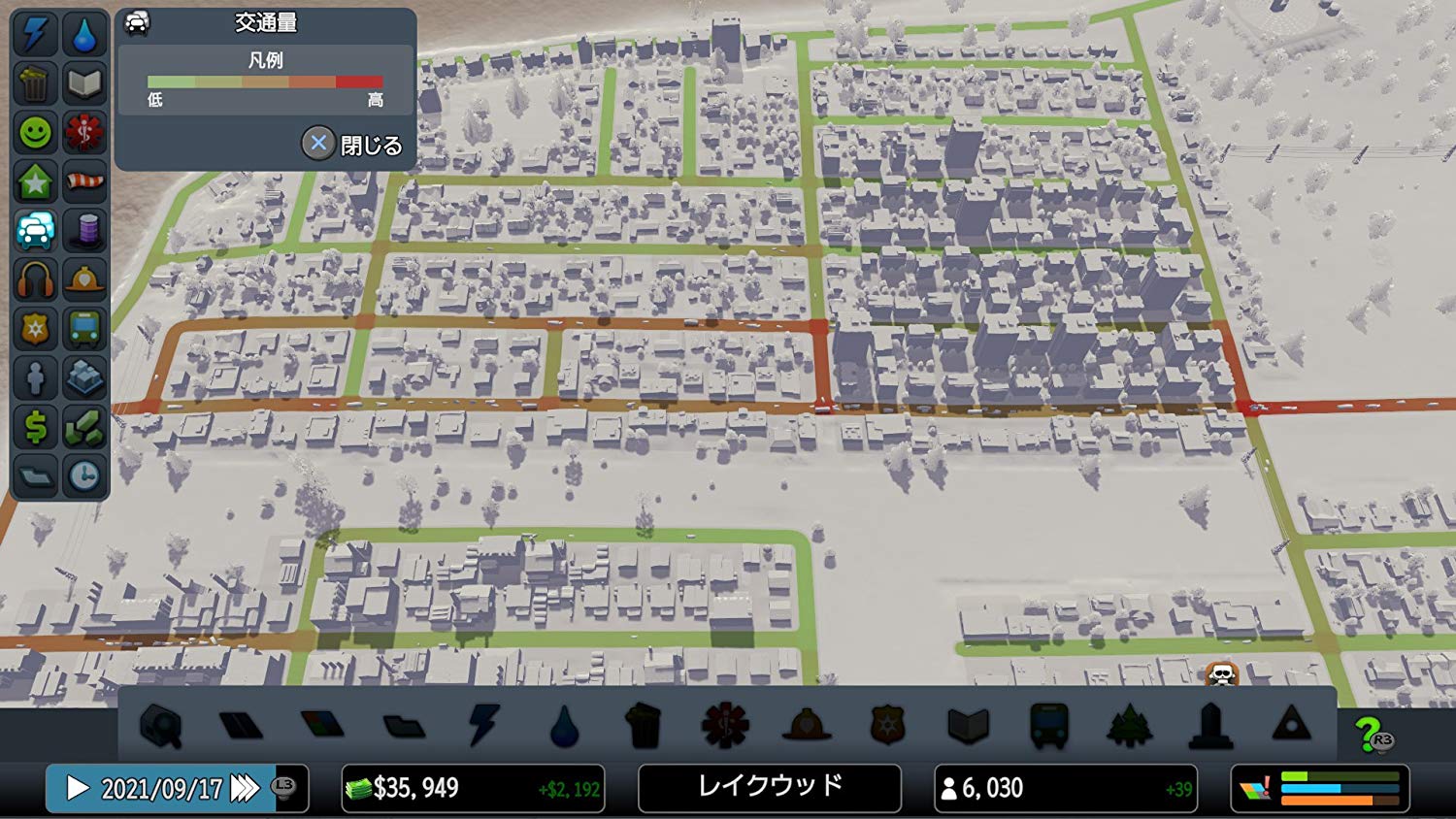Show the headphones noise info view

point(35,280)
